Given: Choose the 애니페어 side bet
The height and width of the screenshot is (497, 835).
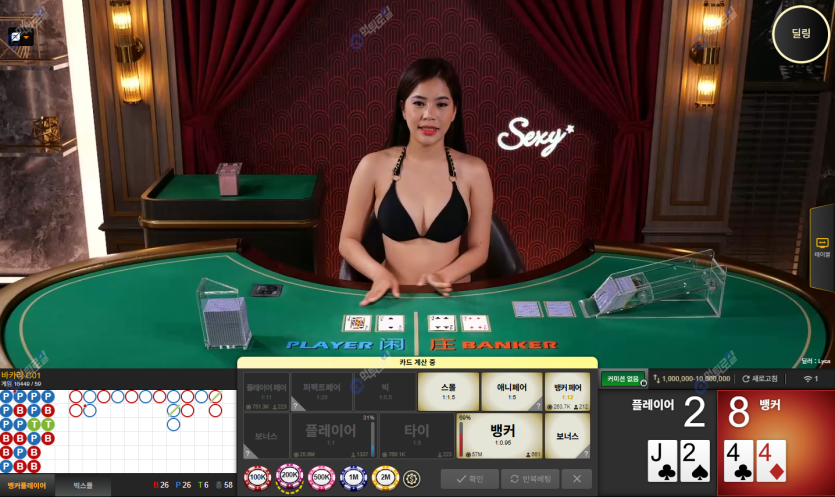Looking at the screenshot, I should point(511,391).
